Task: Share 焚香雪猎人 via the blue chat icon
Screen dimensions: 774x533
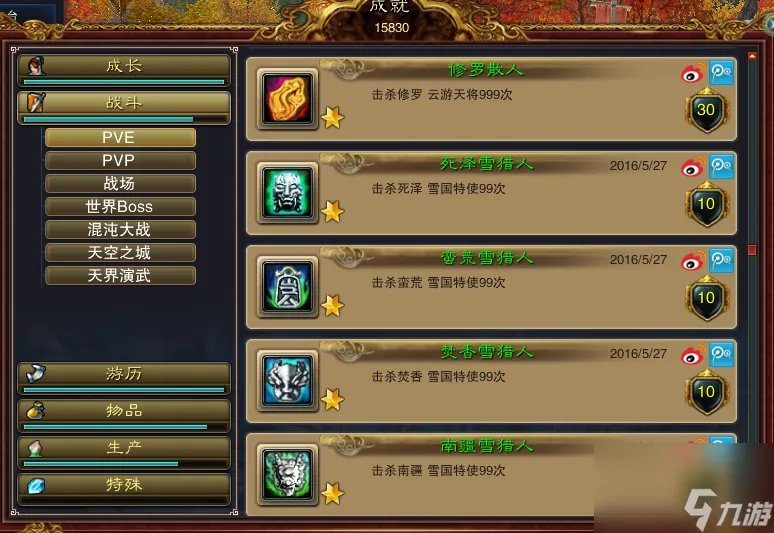Action: [x=722, y=354]
